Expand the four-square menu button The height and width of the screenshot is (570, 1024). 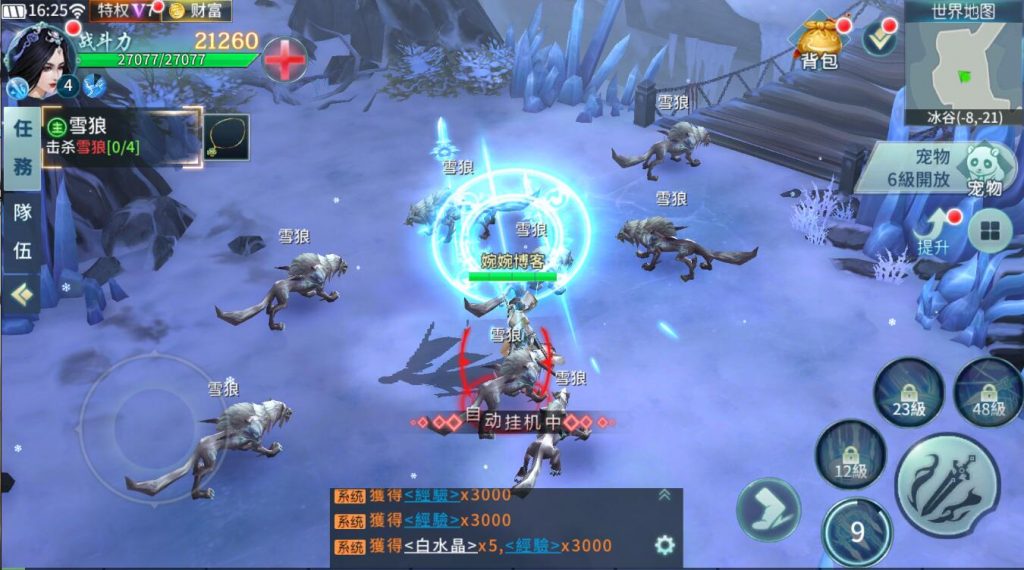(989, 232)
